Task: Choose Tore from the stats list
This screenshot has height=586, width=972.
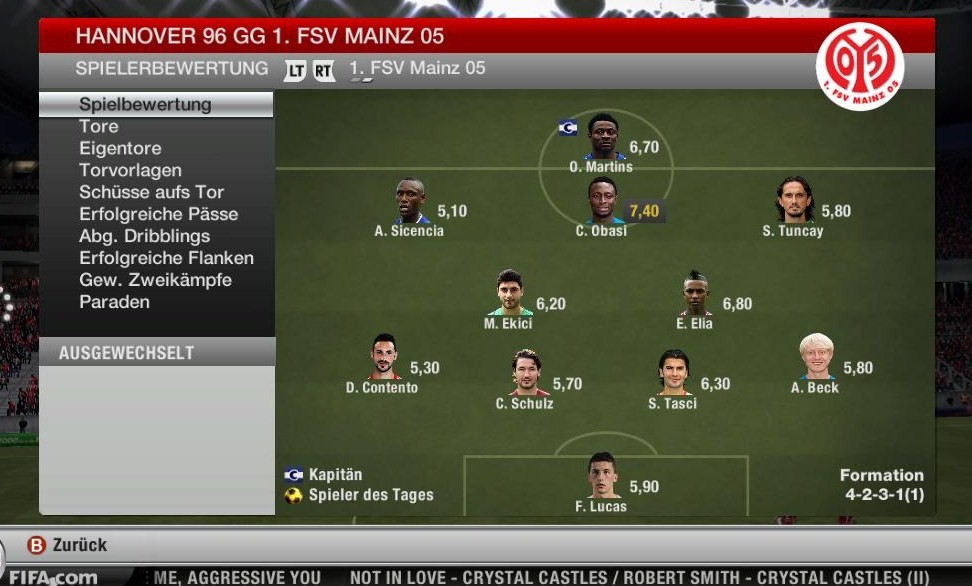Action: [x=99, y=126]
